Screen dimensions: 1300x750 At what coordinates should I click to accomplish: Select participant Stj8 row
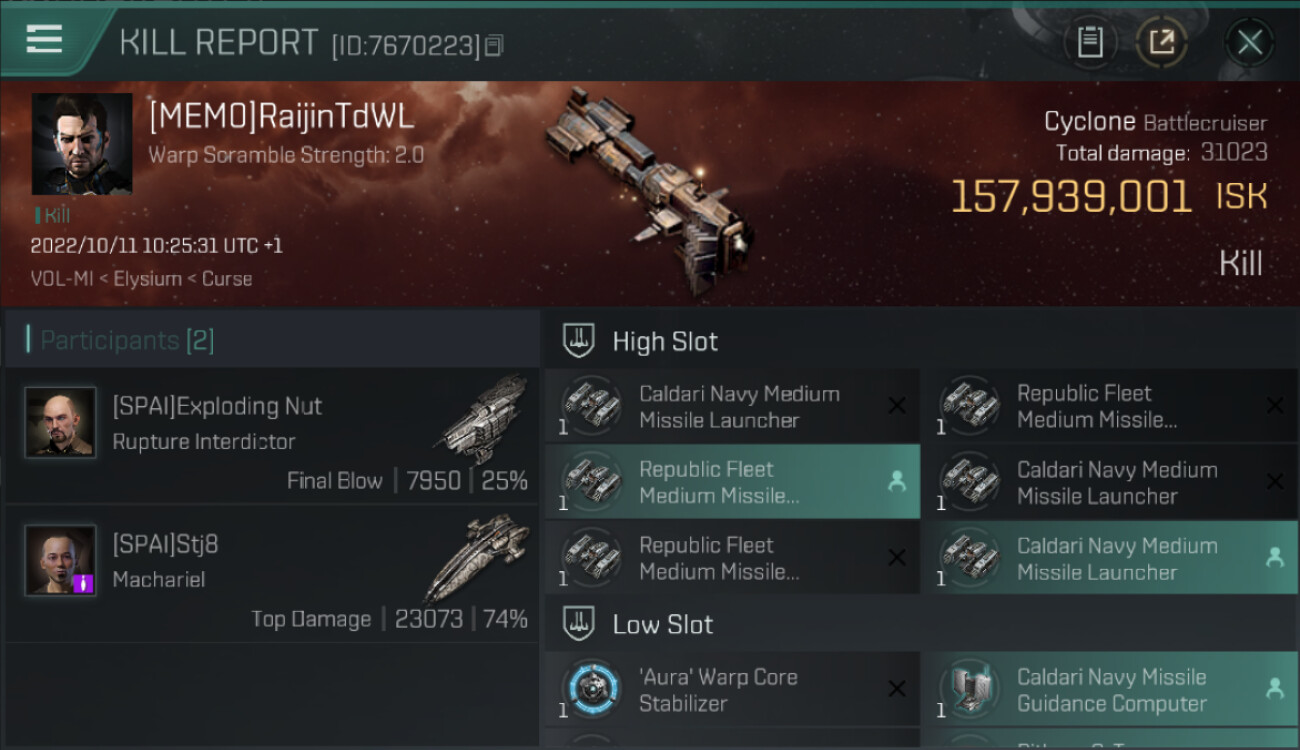pos(272,574)
